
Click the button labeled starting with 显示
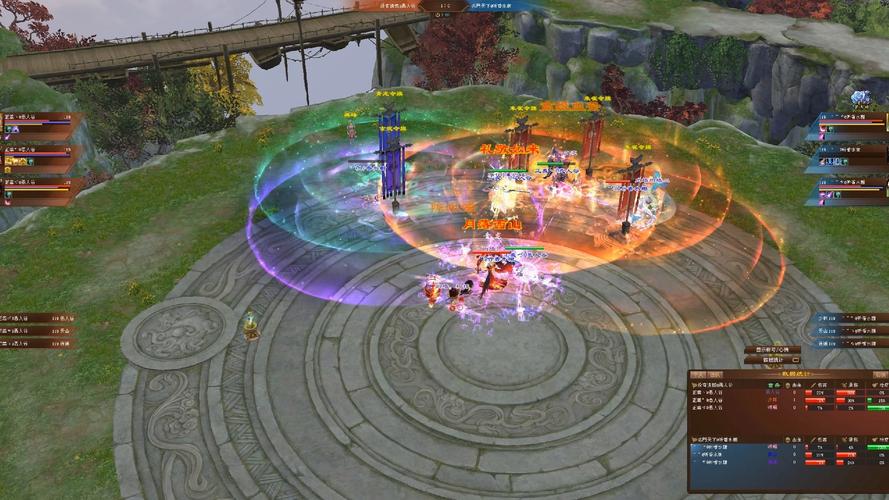773,349
